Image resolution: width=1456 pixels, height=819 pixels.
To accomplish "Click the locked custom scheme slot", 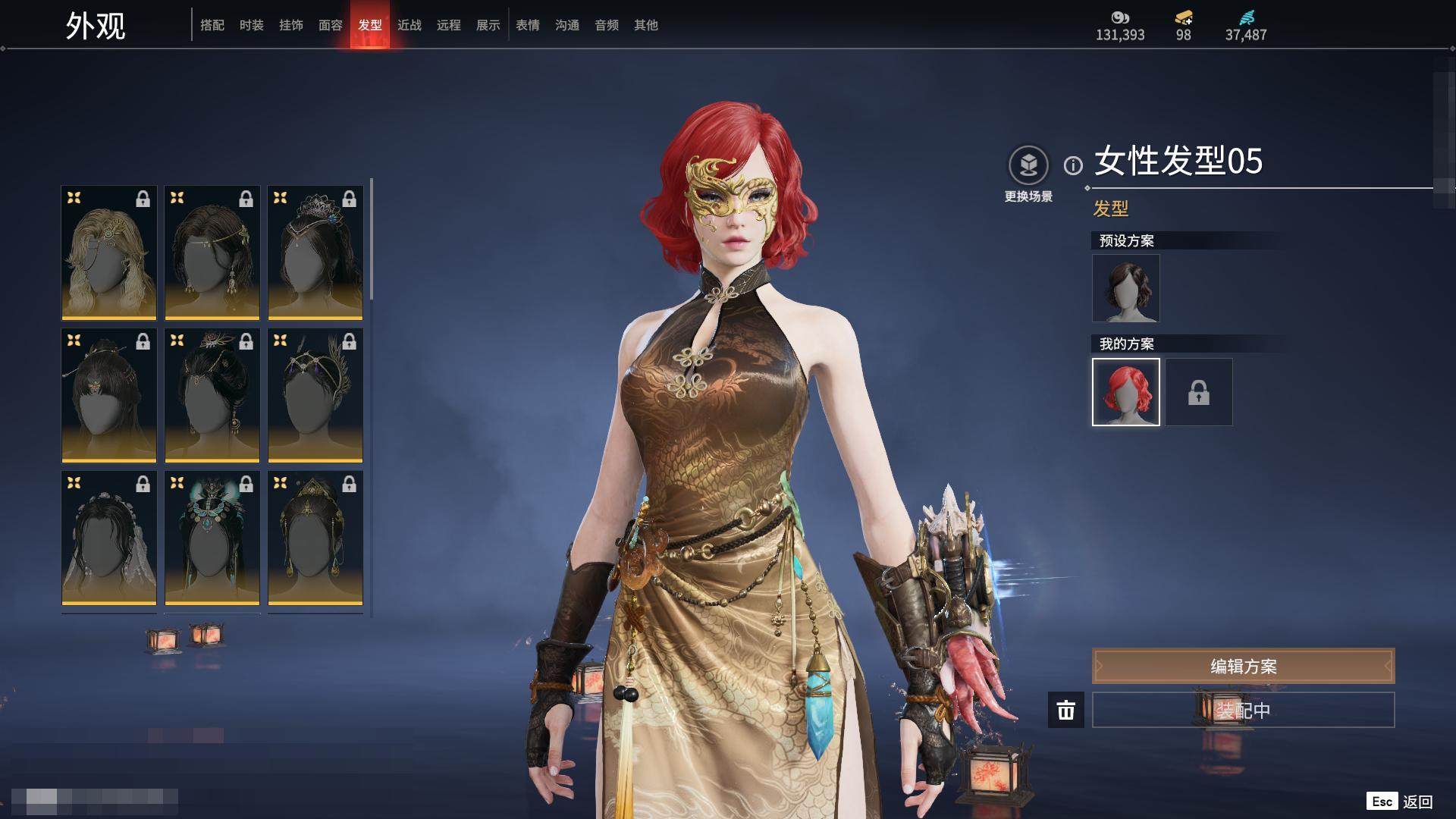I will click(1198, 392).
